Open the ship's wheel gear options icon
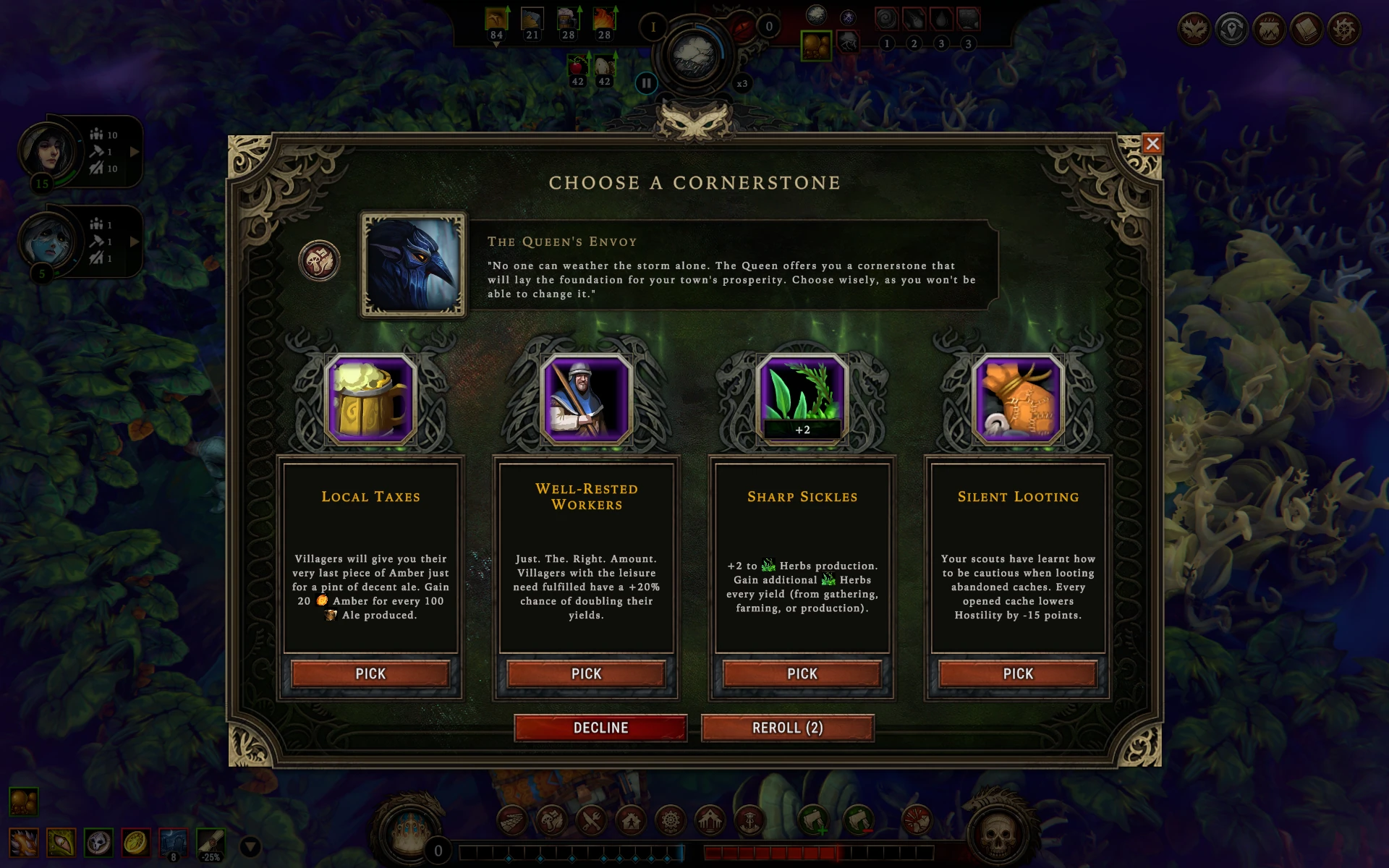The height and width of the screenshot is (868, 1389). click(1344, 30)
